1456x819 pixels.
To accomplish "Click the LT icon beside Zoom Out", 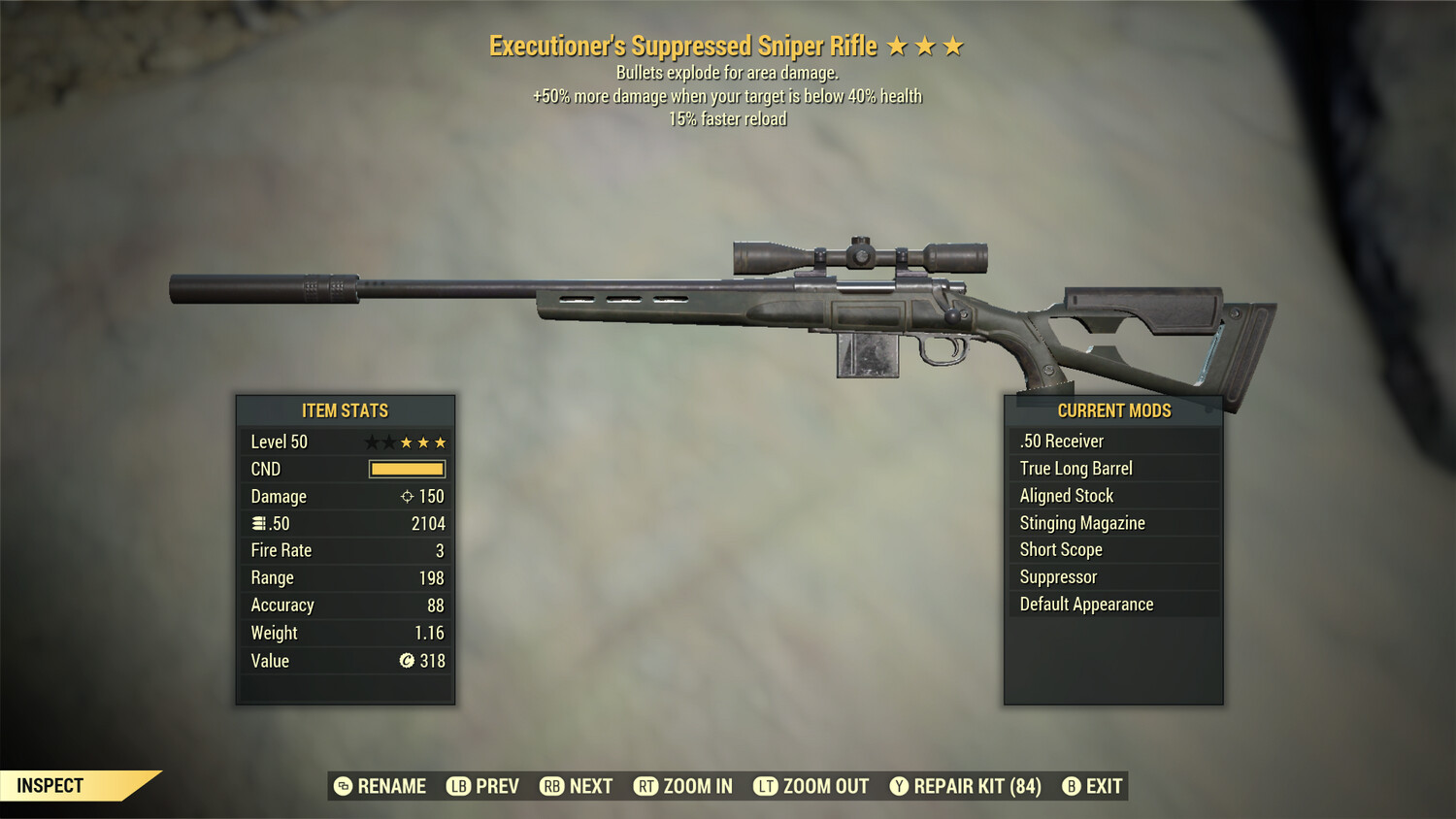I will point(764,786).
